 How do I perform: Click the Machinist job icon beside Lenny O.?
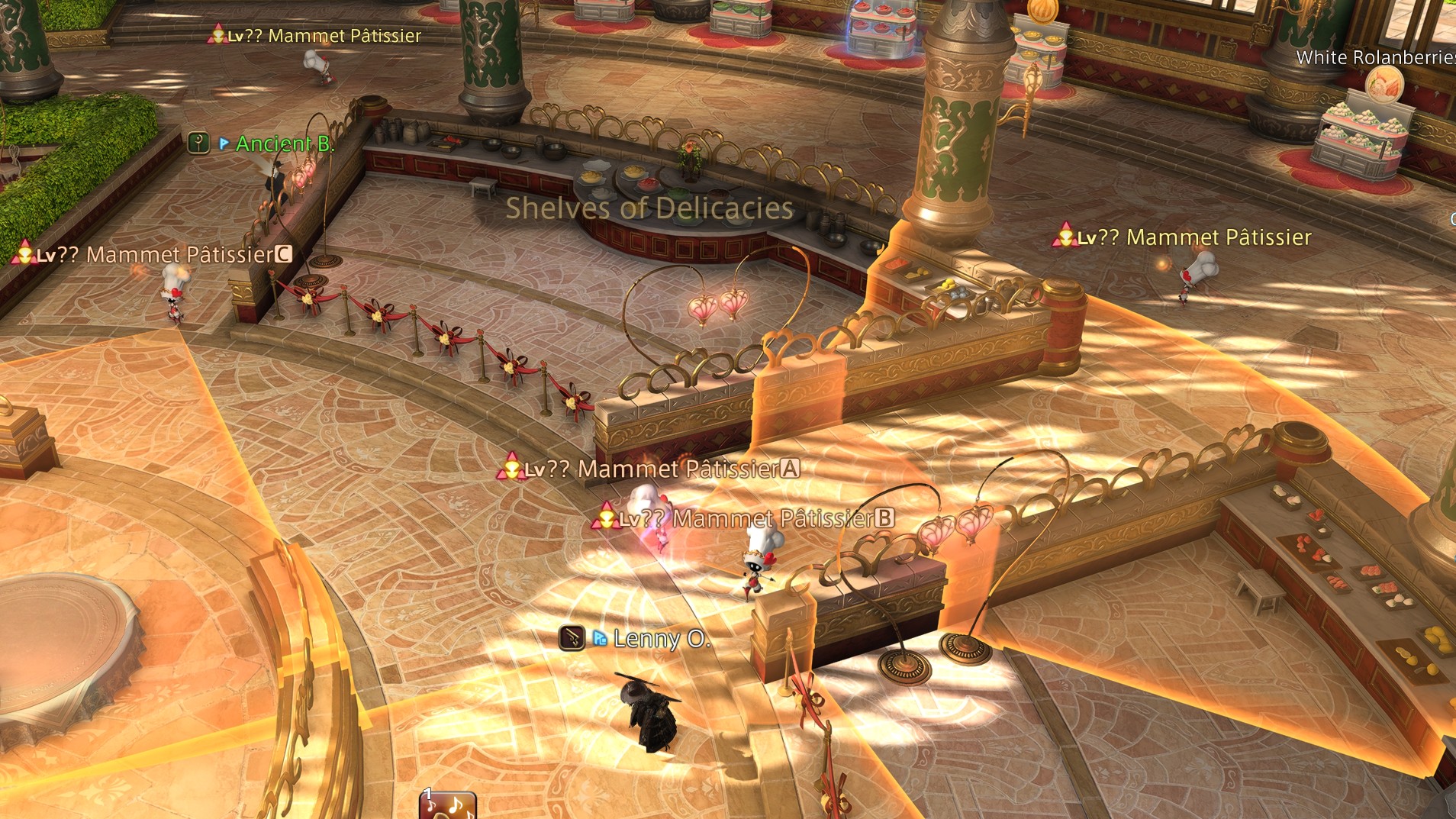(x=574, y=637)
